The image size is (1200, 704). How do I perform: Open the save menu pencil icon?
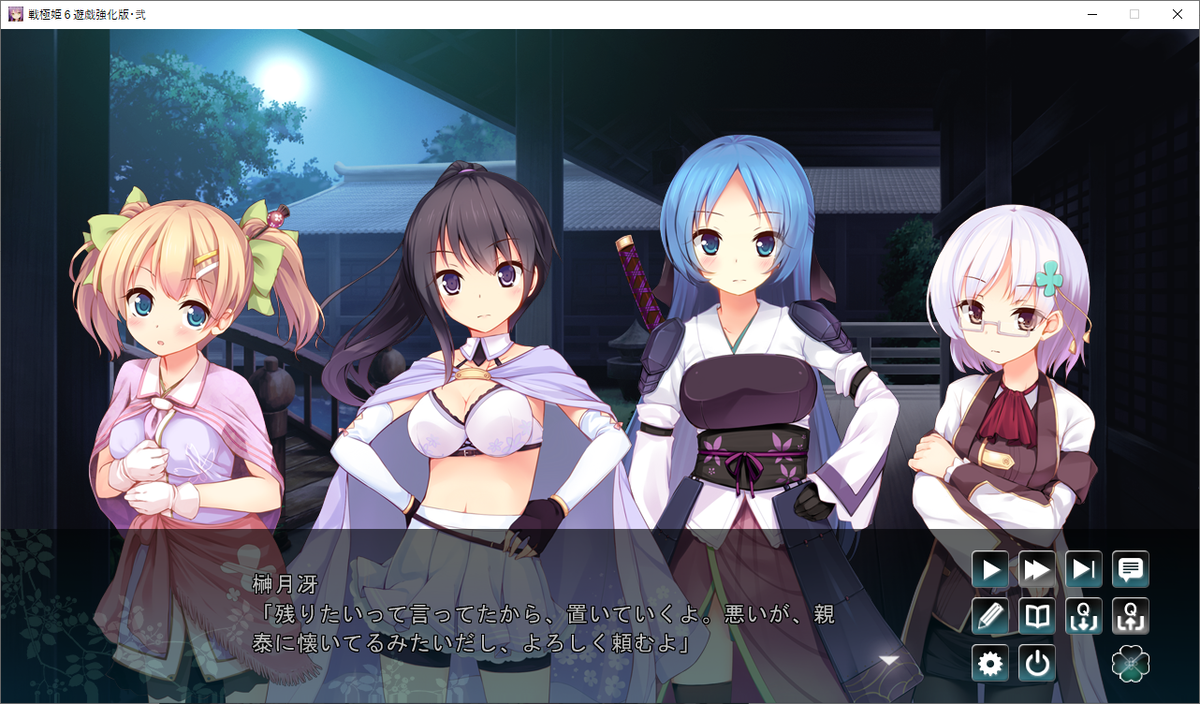tap(990, 616)
